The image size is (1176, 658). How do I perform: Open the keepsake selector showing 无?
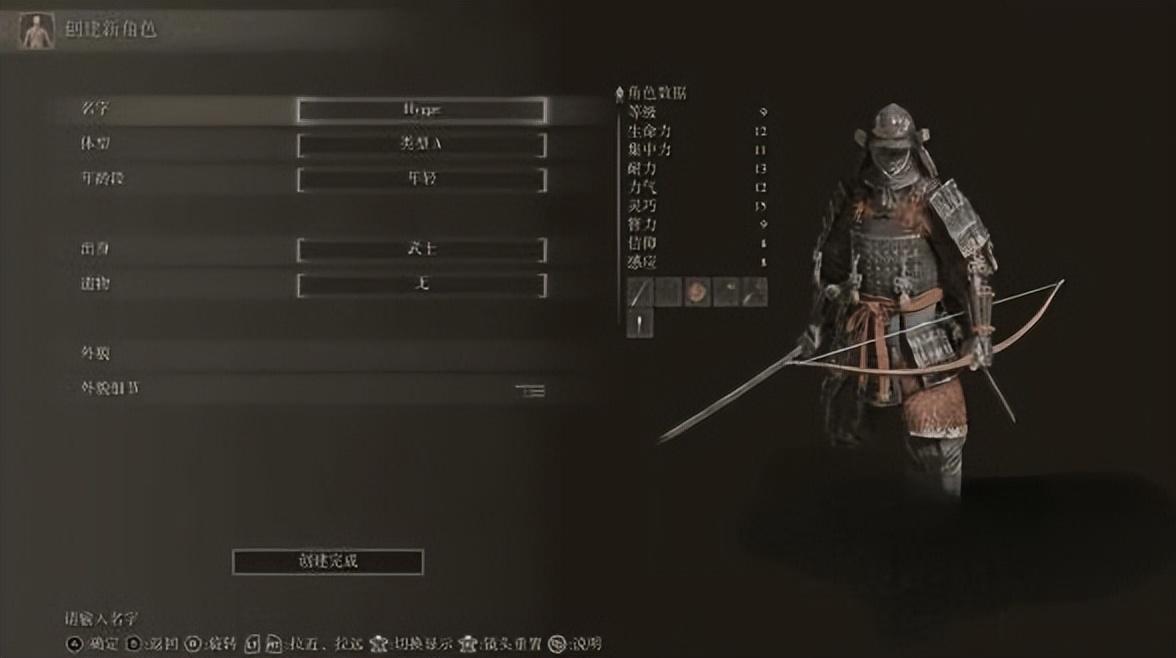421,286
